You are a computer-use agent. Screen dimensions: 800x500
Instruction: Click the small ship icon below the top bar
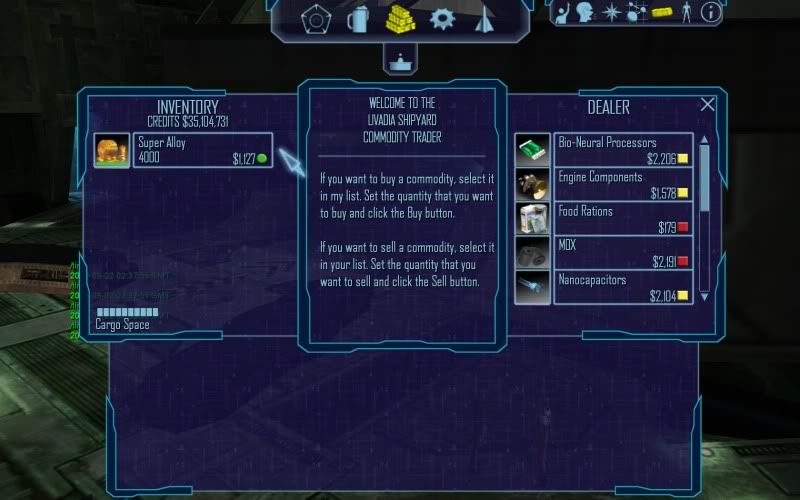point(400,58)
